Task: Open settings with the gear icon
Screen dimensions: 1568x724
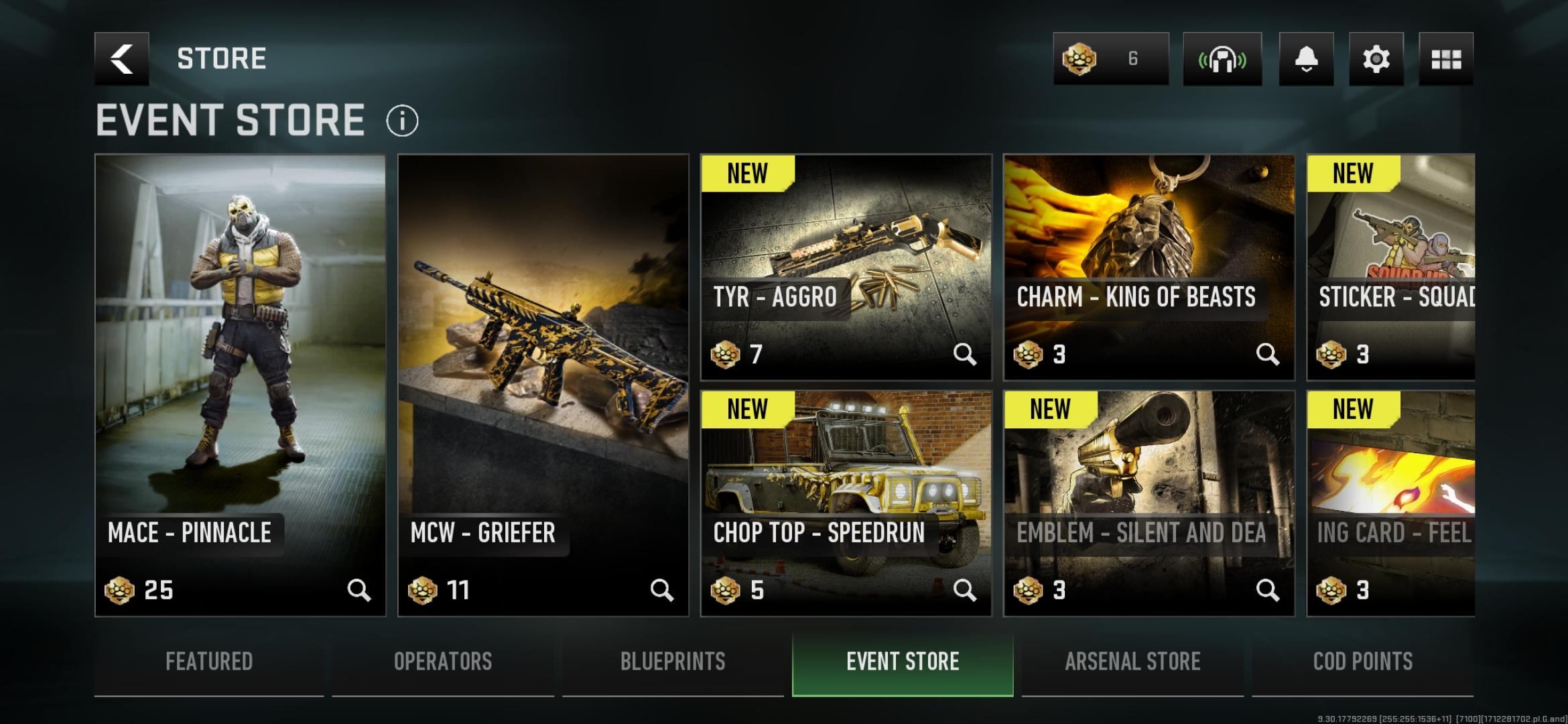Action: point(1376,59)
